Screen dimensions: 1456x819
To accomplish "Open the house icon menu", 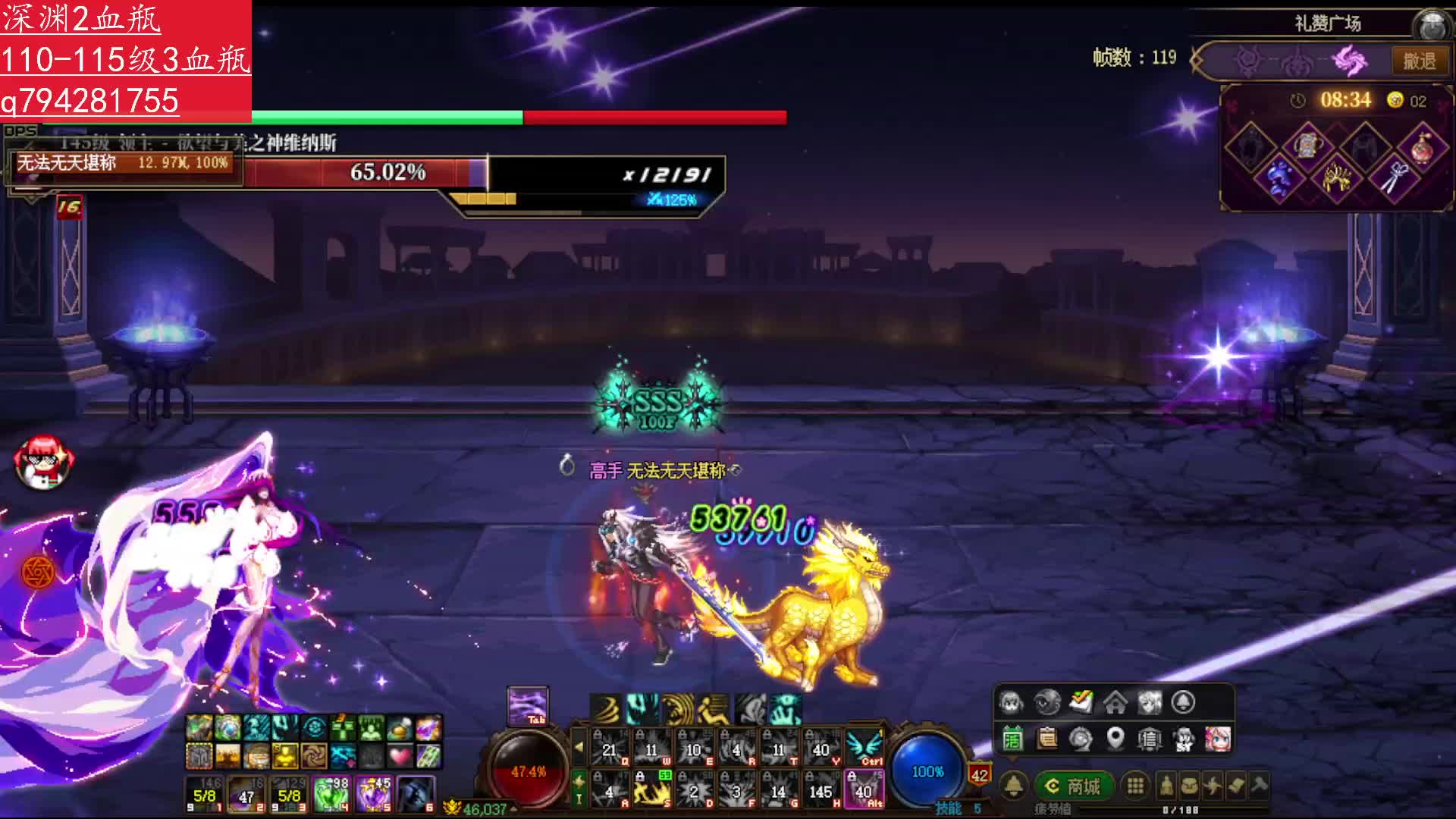I will [x=1115, y=703].
